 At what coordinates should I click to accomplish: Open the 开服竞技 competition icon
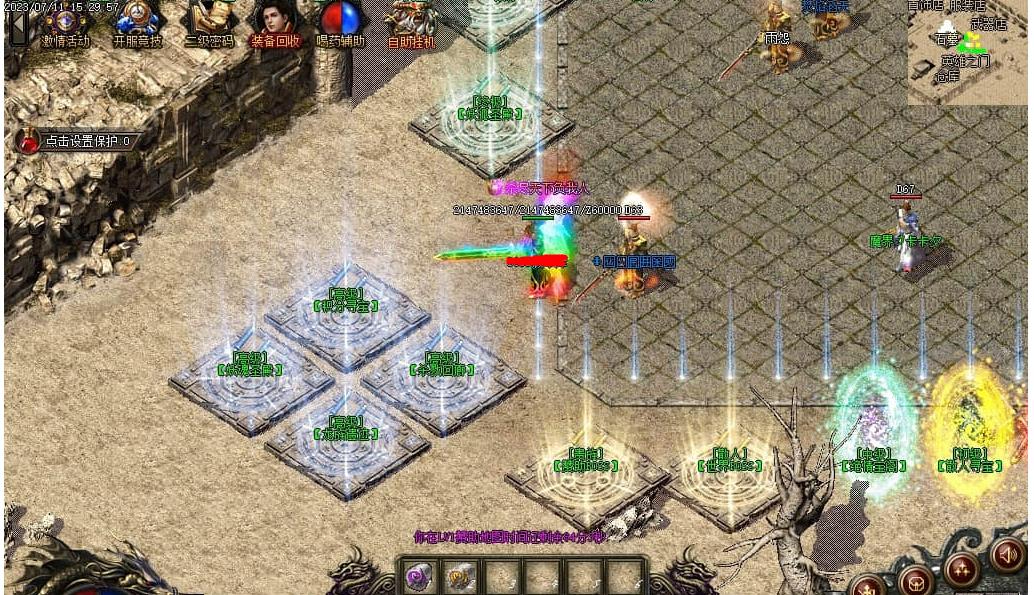[137, 22]
